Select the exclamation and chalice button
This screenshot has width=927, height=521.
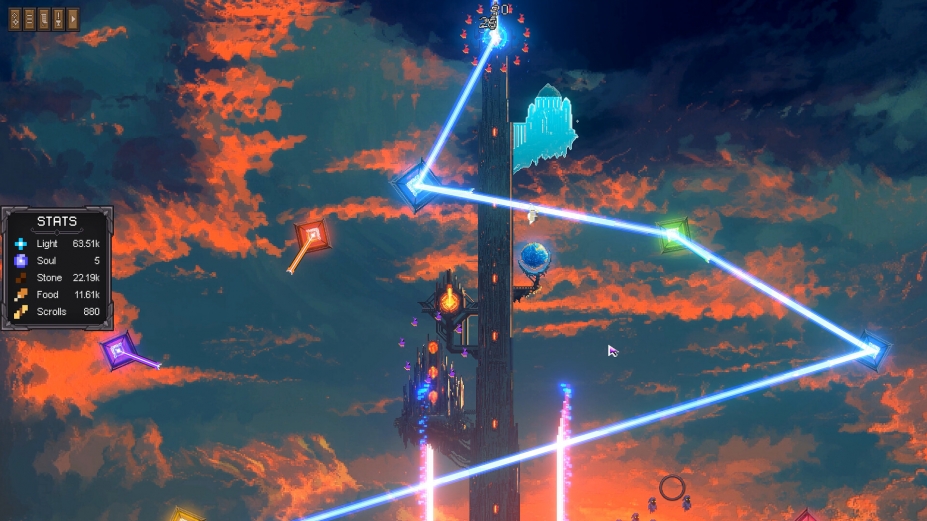click(x=58, y=19)
